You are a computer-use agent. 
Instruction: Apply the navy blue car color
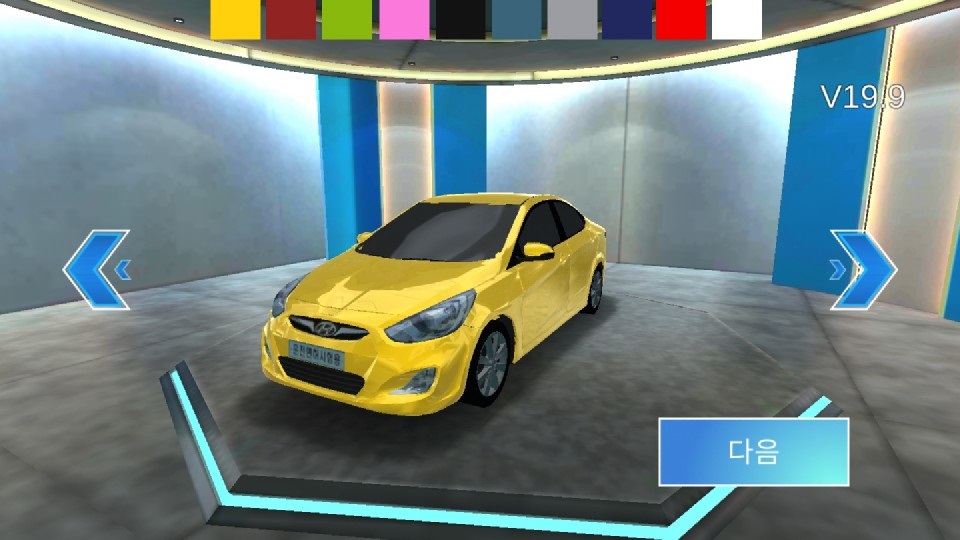627,19
